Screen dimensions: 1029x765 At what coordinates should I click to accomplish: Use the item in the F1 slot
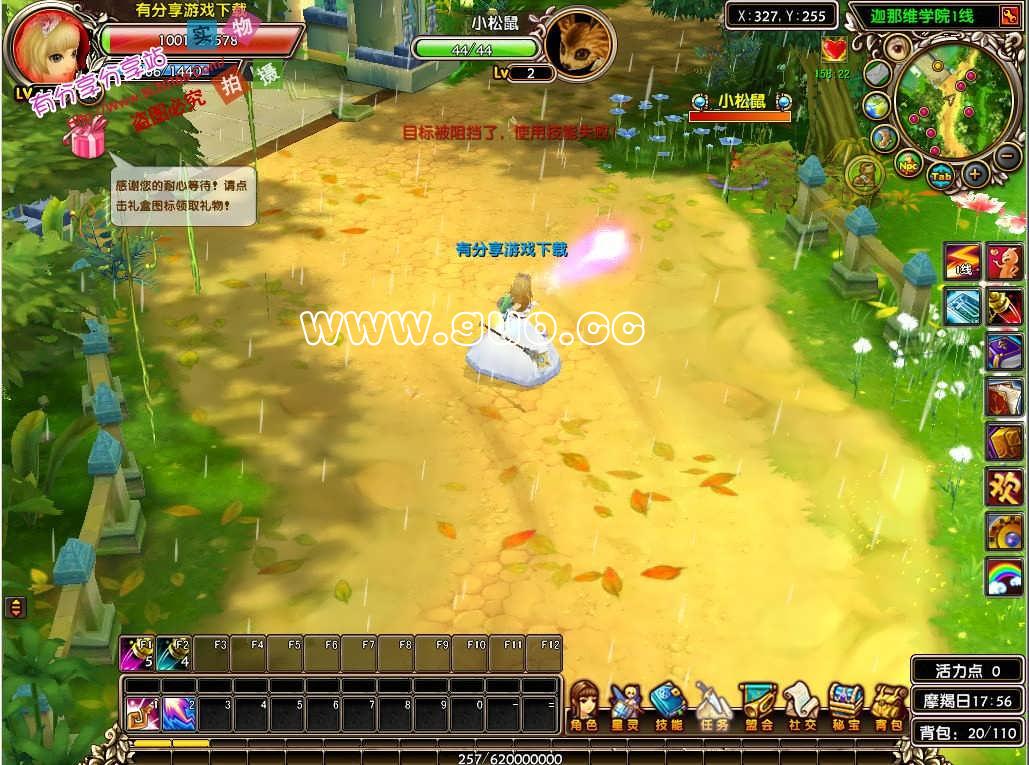coord(136,653)
